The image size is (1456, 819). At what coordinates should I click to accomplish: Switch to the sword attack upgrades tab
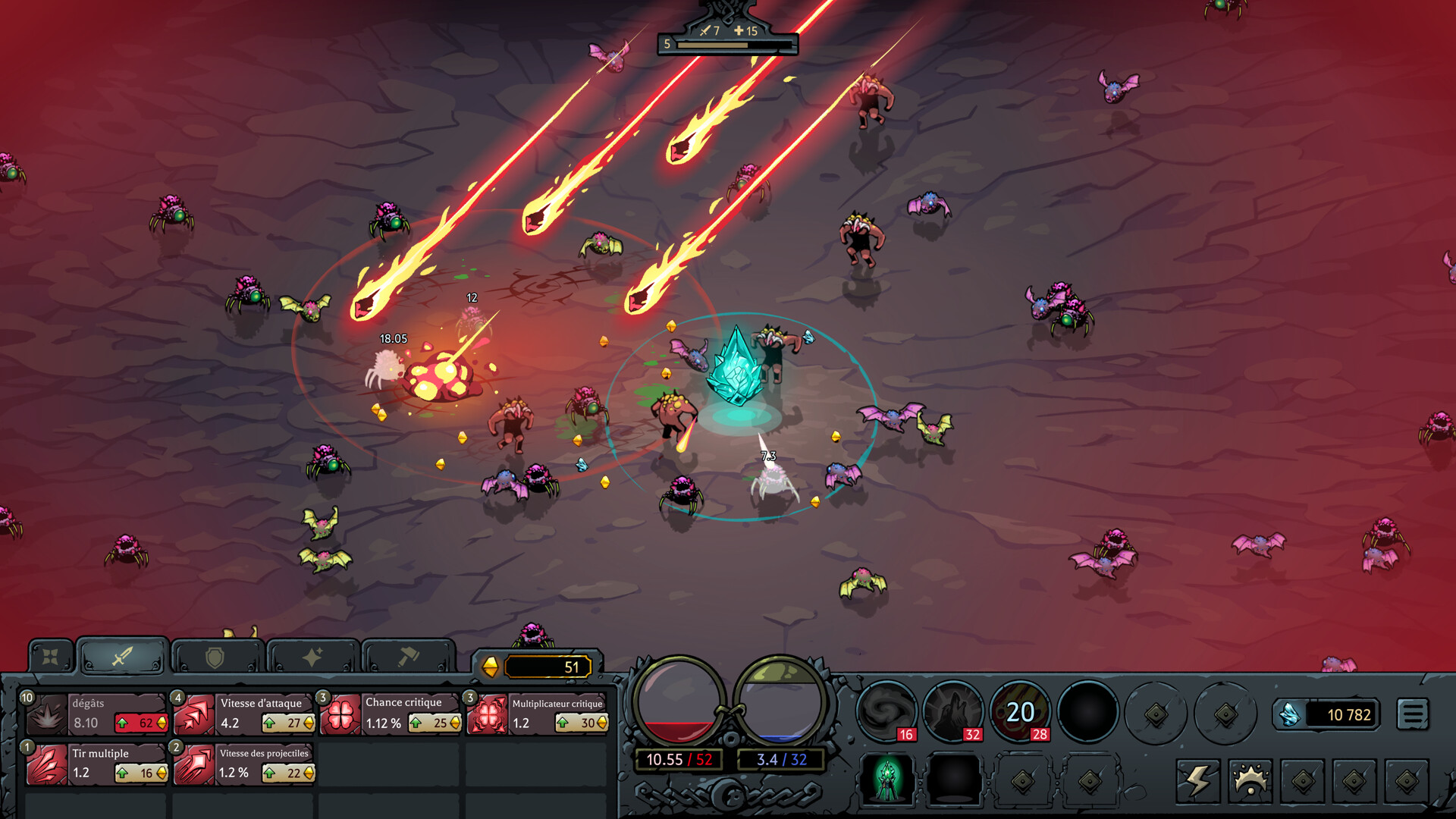click(x=122, y=656)
